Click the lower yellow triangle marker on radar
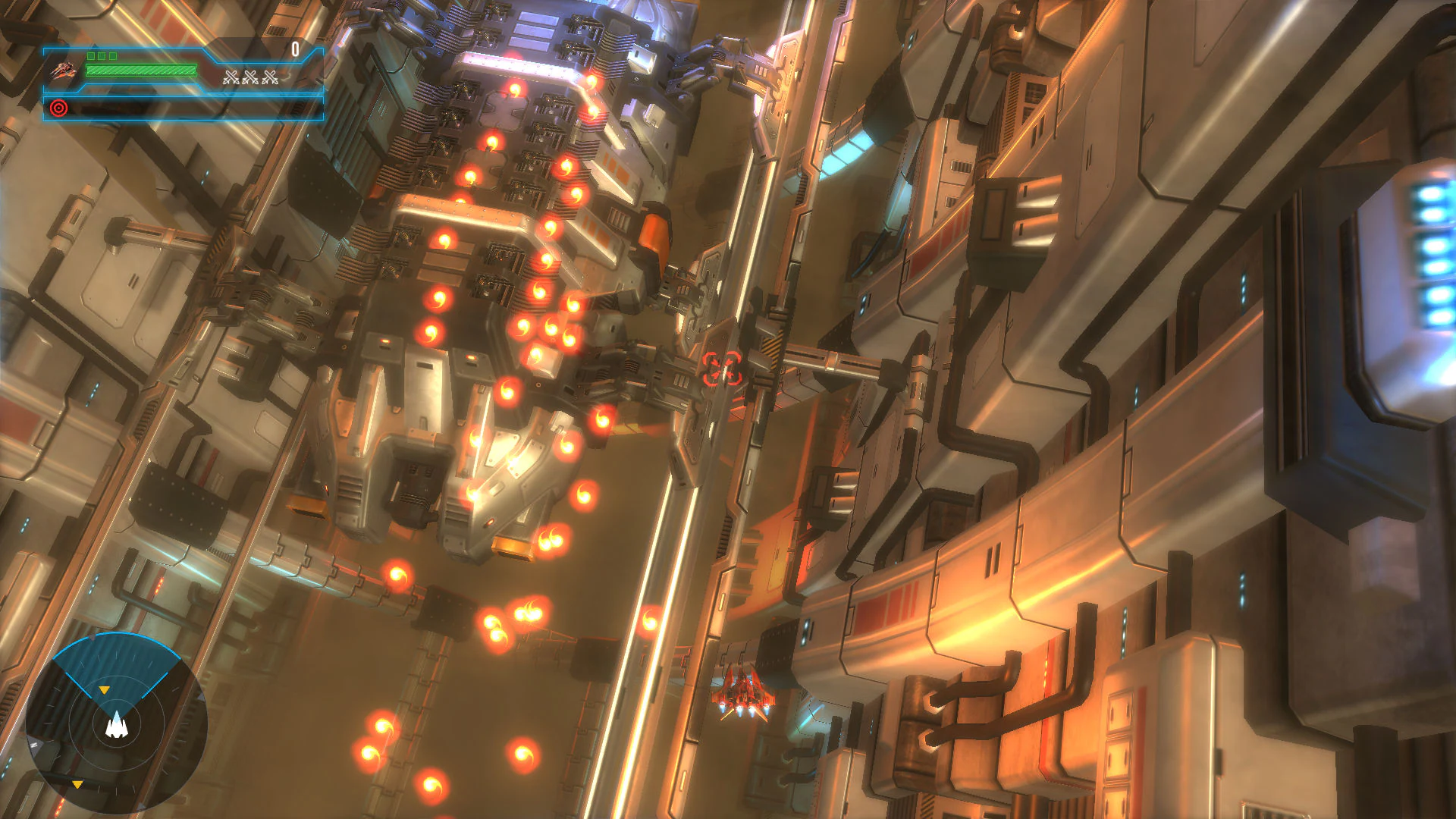Viewport: 1456px width, 819px height. (77, 783)
